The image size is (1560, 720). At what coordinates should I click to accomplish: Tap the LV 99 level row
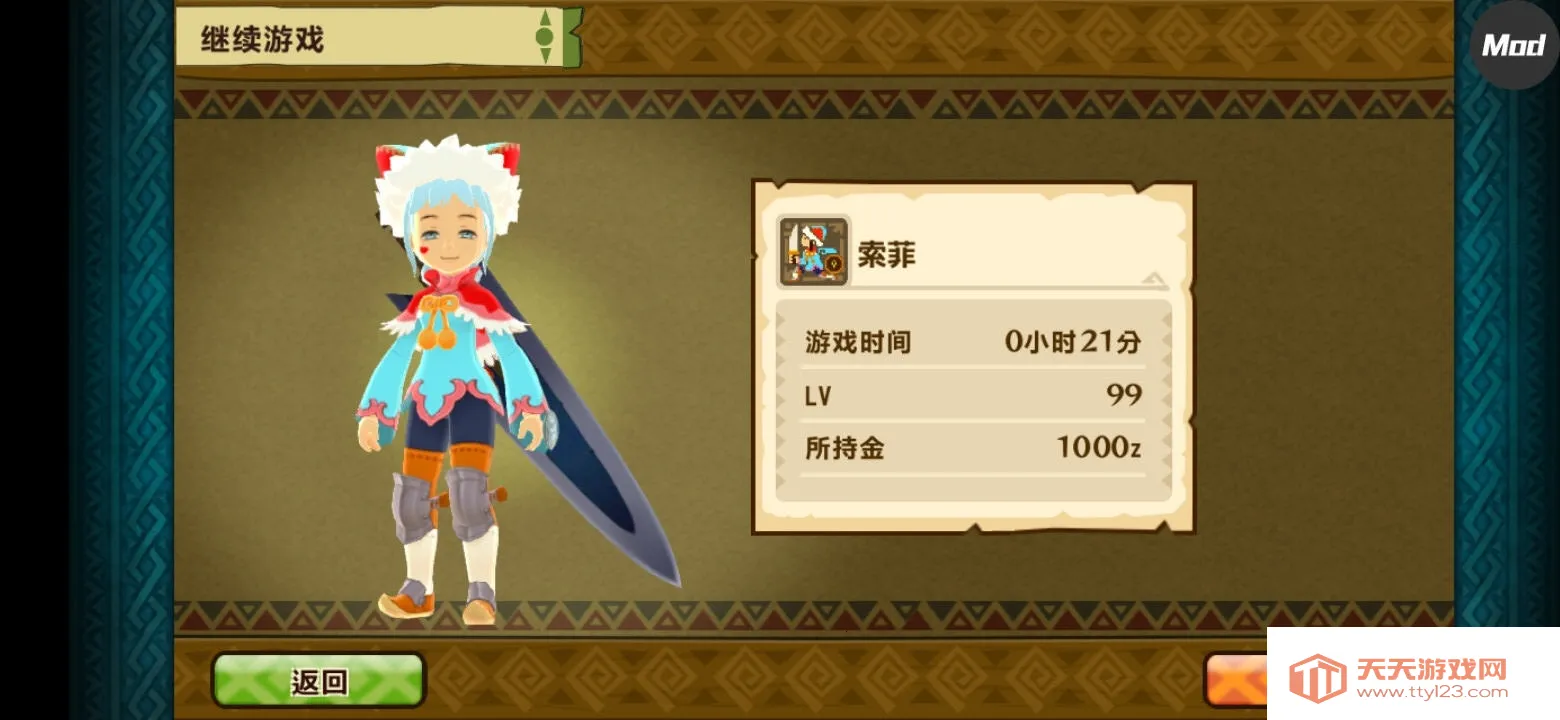(x=970, y=395)
